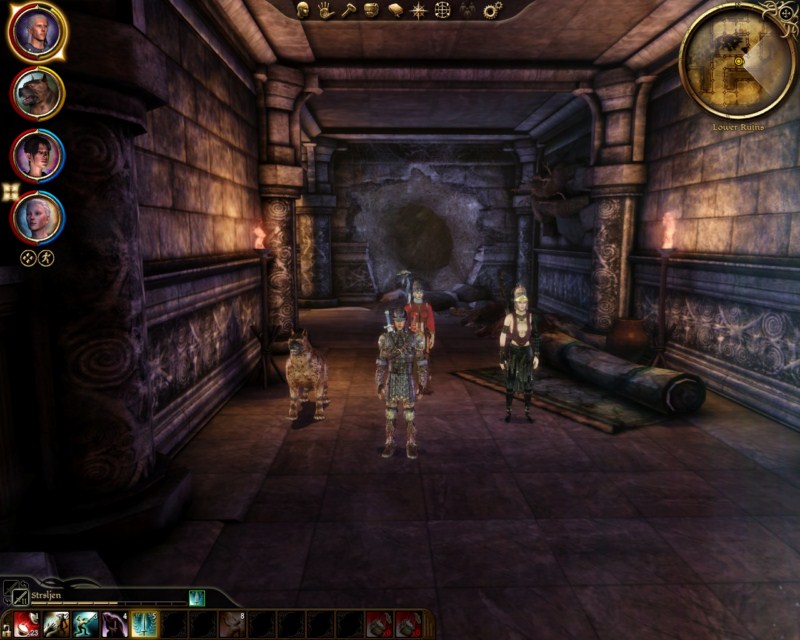The width and height of the screenshot is (800, 640).
Task: Use the red health poultice in first quickbar slot
Action: (x=27, y=624)
